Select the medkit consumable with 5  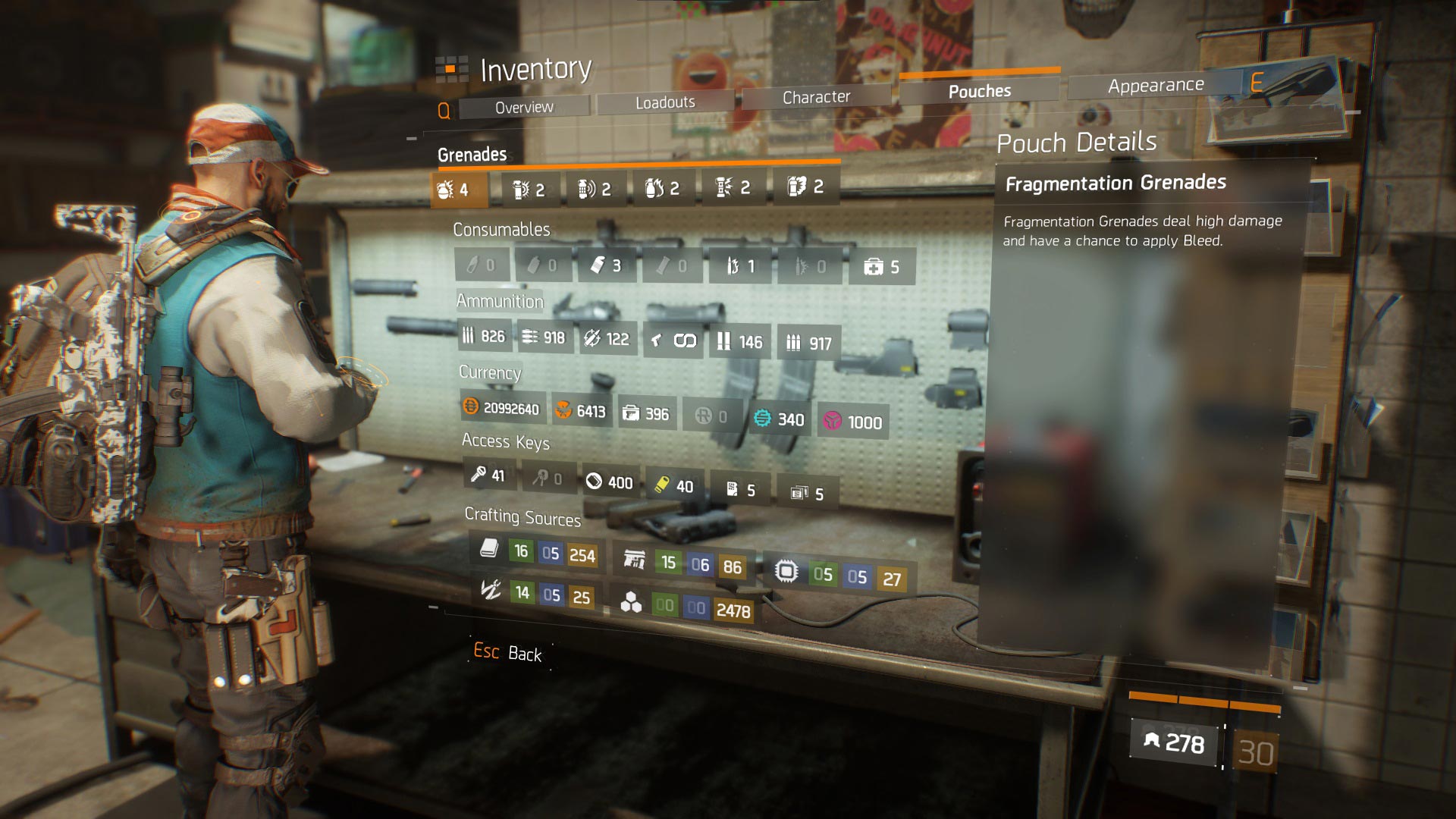coord(881,267)
